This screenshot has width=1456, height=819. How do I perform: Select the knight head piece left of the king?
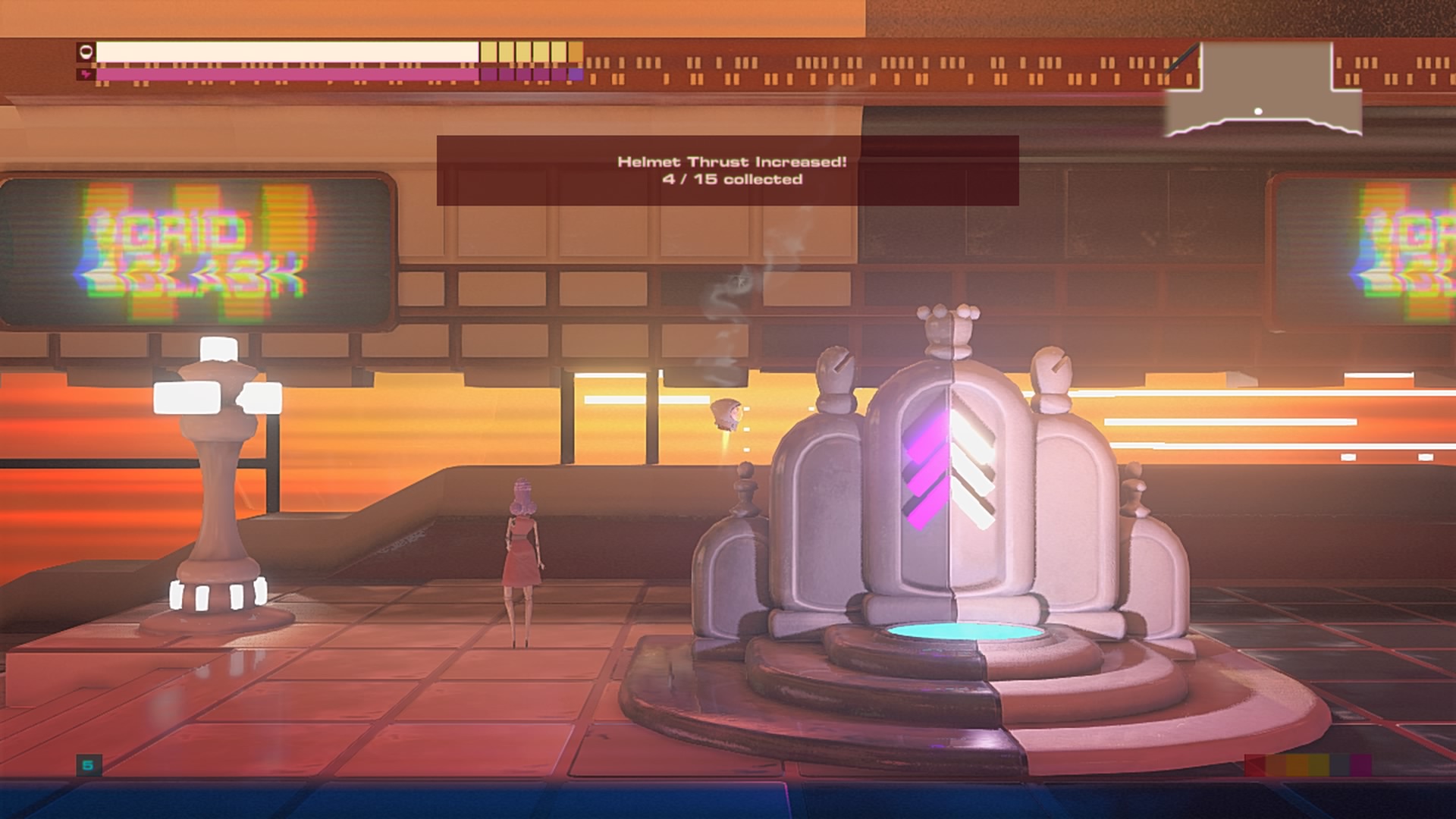tap(834, 372)
